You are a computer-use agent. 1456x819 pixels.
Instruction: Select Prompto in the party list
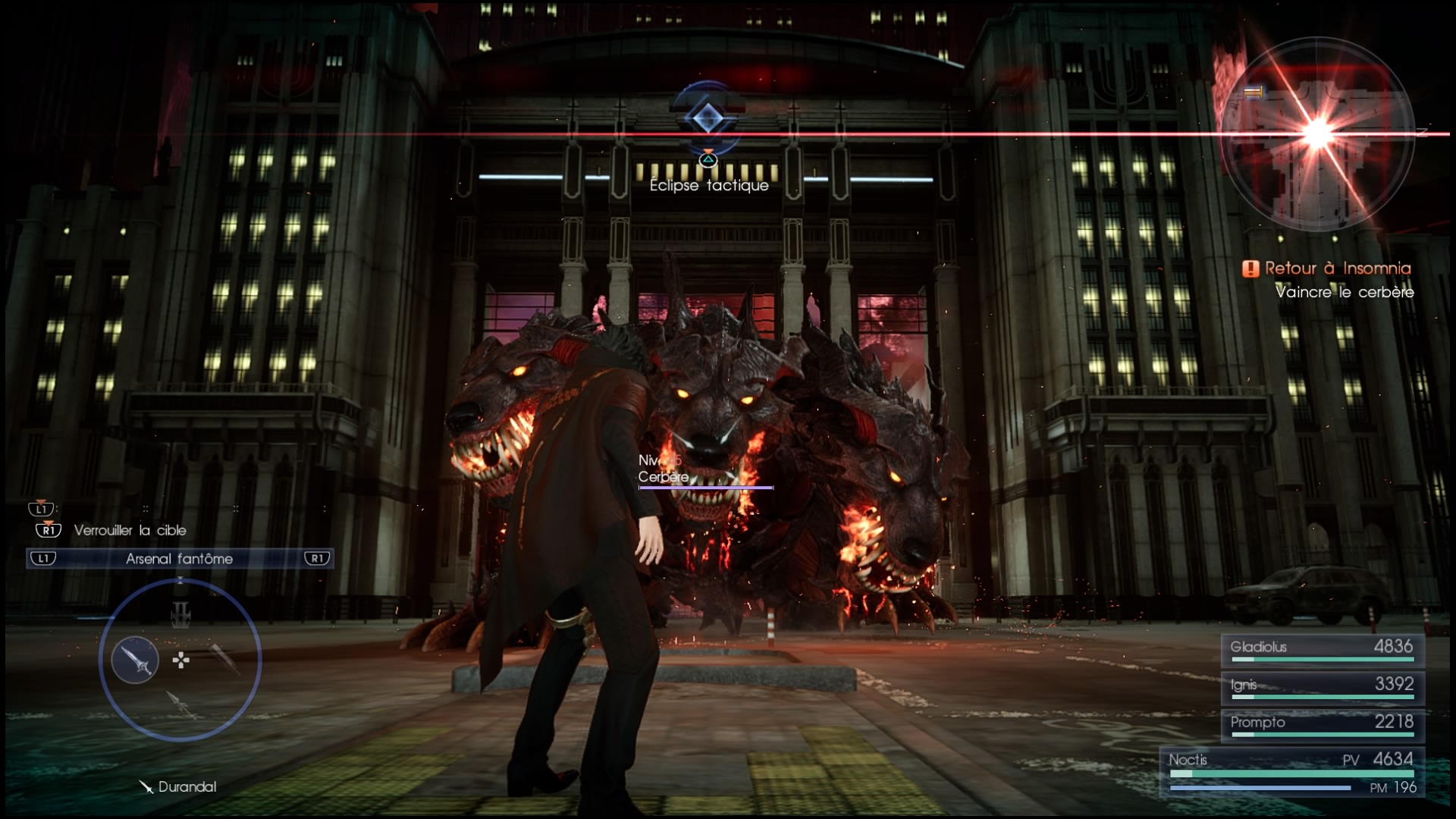1323,724
